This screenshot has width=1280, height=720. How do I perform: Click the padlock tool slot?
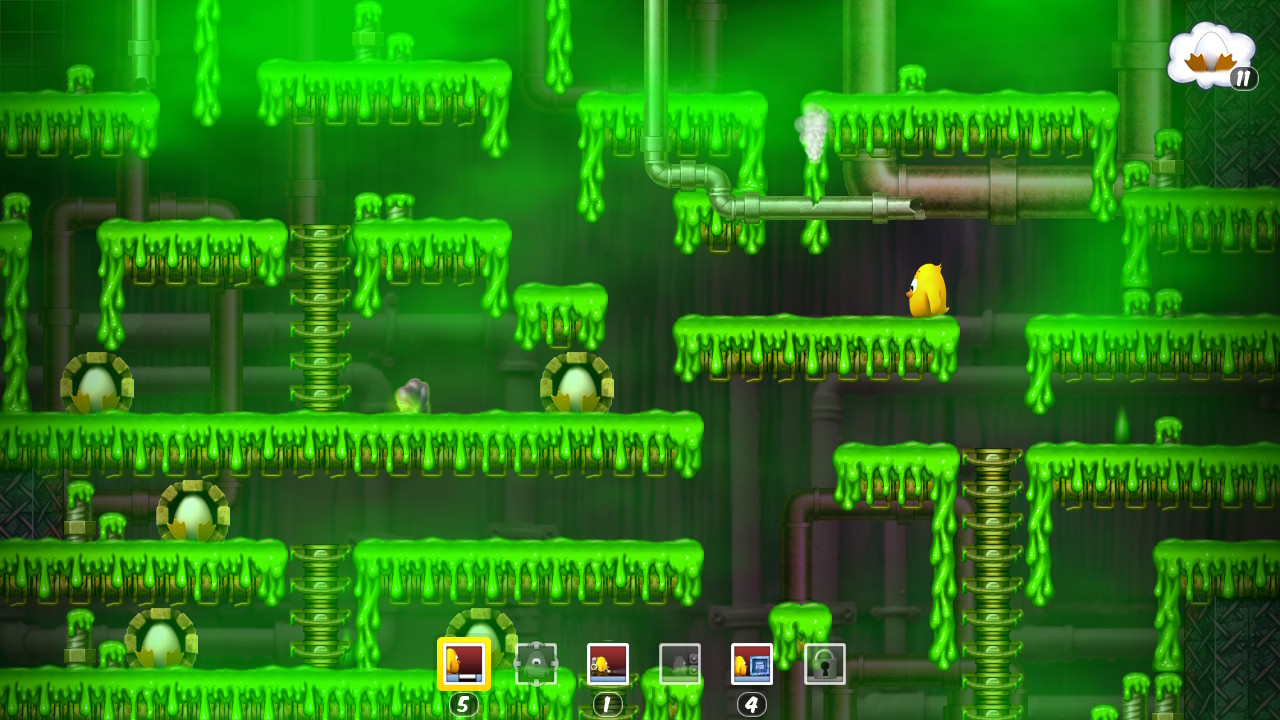tap(825, 664)
